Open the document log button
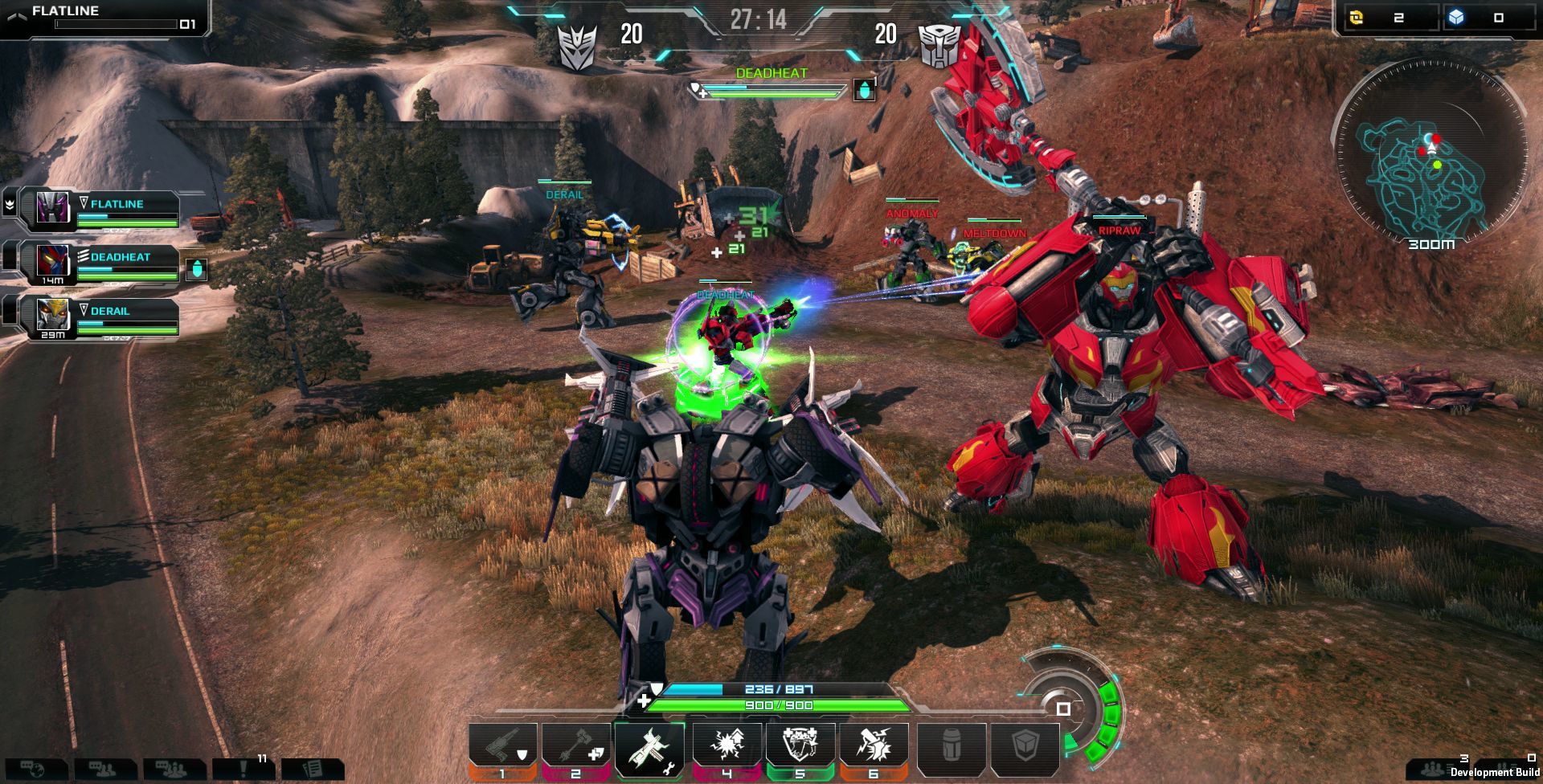 pos(312,770)
